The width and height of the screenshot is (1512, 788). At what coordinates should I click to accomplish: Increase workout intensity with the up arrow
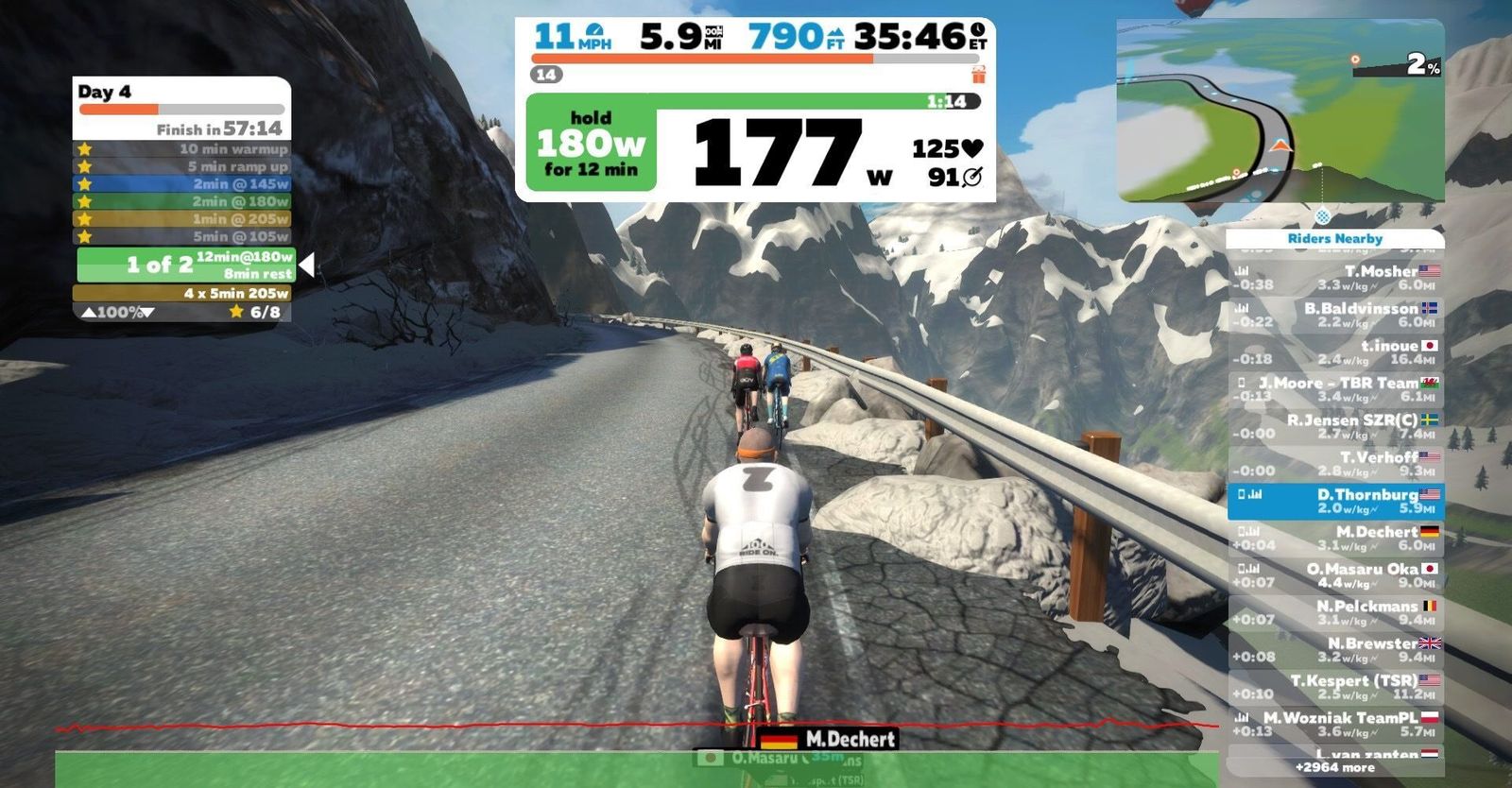coord(88,313)
